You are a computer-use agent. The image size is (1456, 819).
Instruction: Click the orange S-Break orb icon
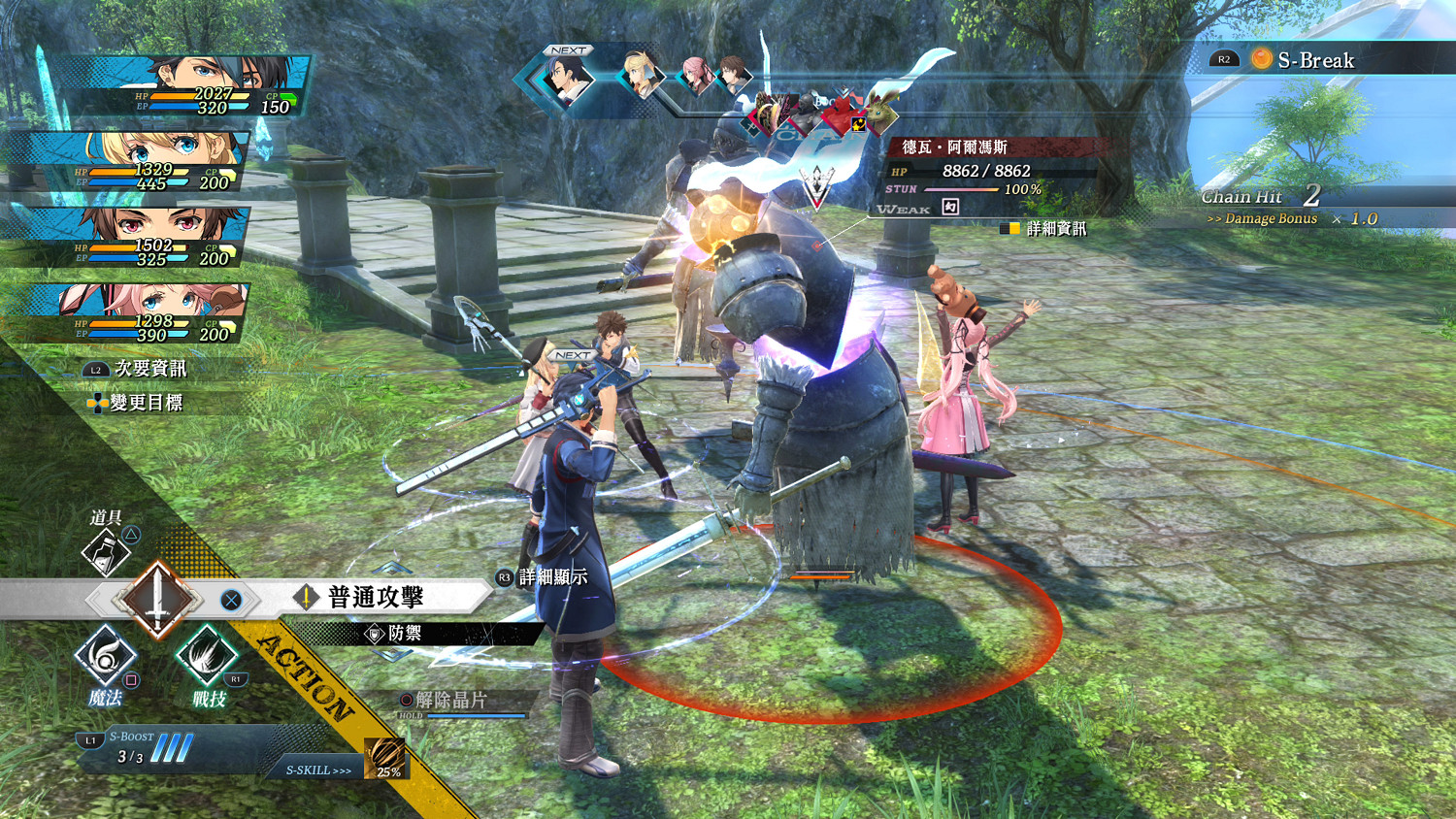click(1262, 59)
